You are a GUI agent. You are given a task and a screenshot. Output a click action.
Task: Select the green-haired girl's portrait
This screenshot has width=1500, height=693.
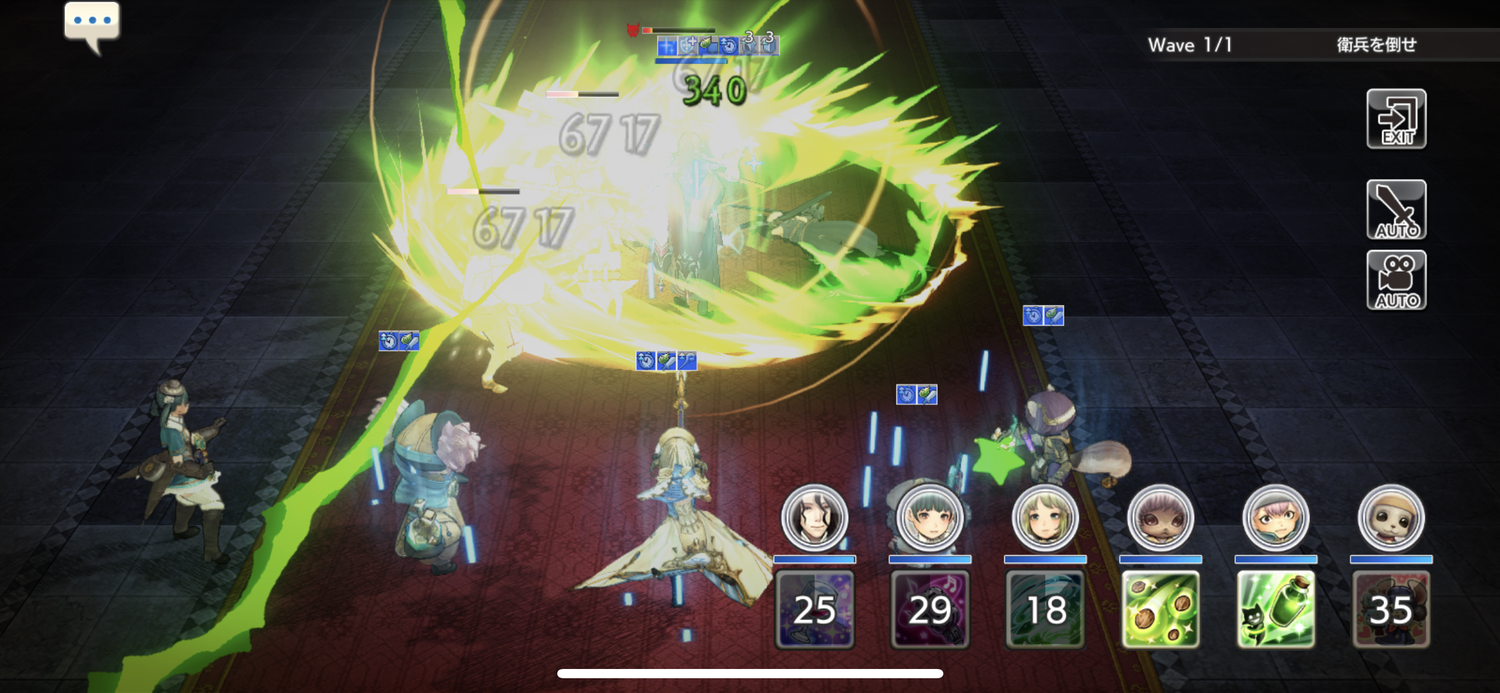pos(930,518)
